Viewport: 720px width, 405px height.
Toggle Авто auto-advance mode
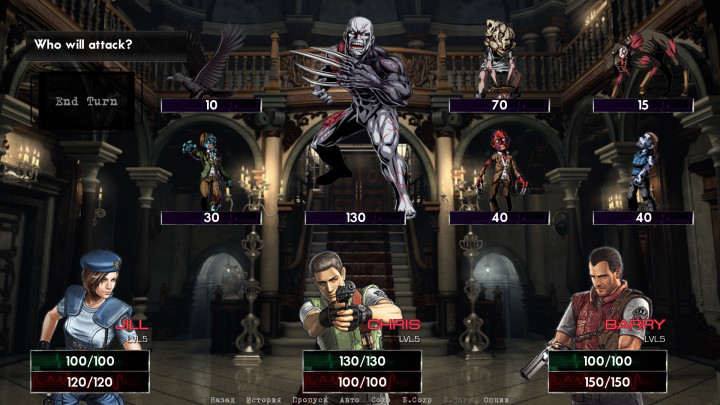(349, 399)
